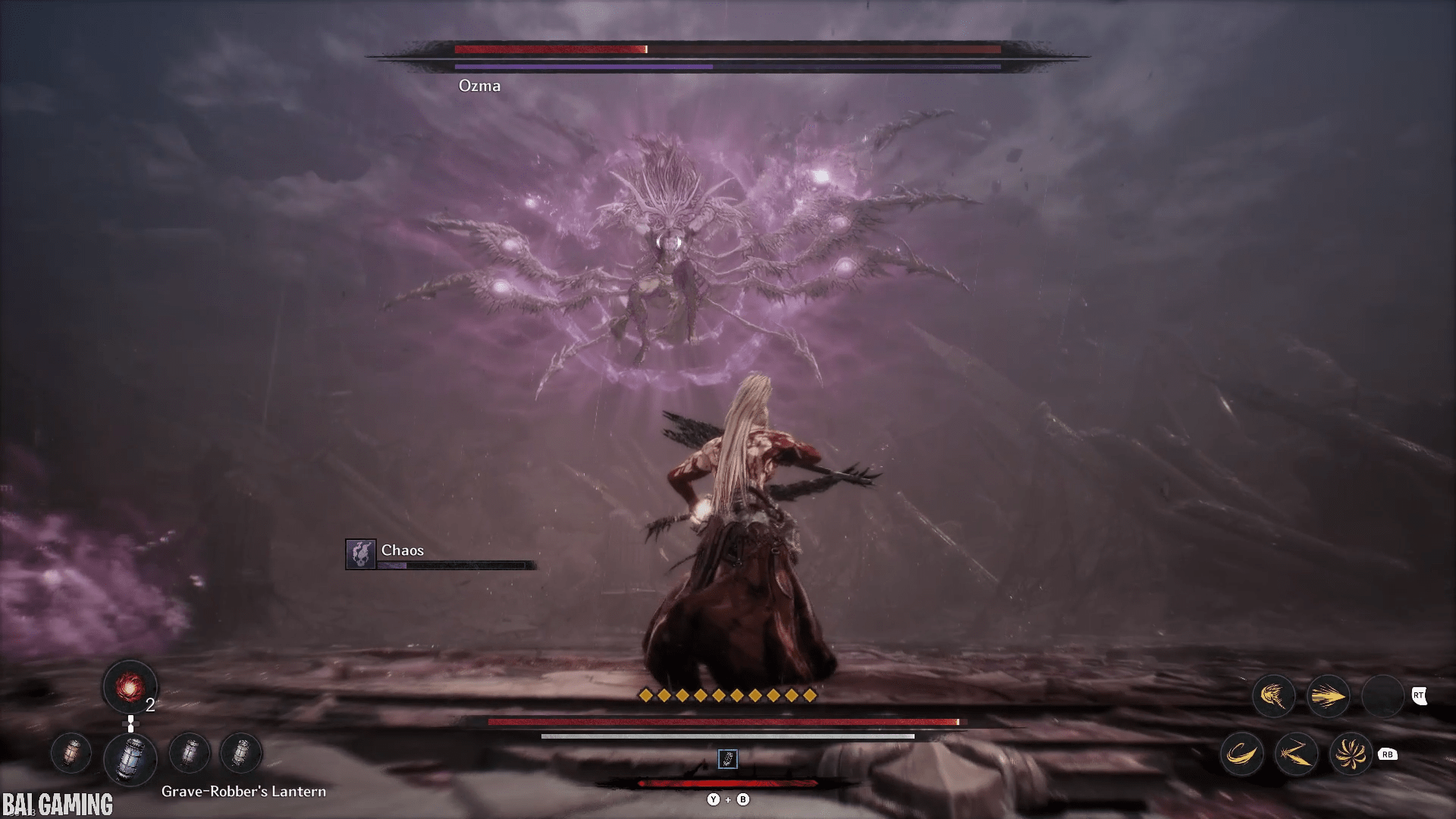This screenshot has height=819, width=1456.
Task: Inspect the Chaos status effect icon
Action: (x=361, y=554)
